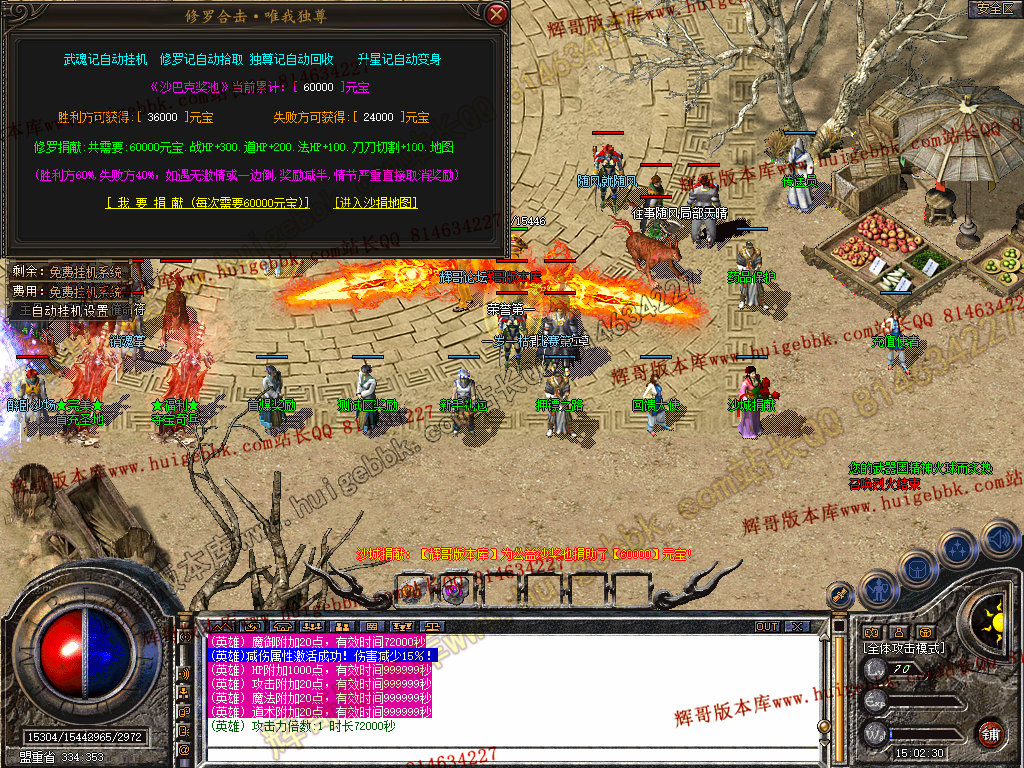Open the 铺 shop button
1024x768 pixels.
tap(990, 732)
